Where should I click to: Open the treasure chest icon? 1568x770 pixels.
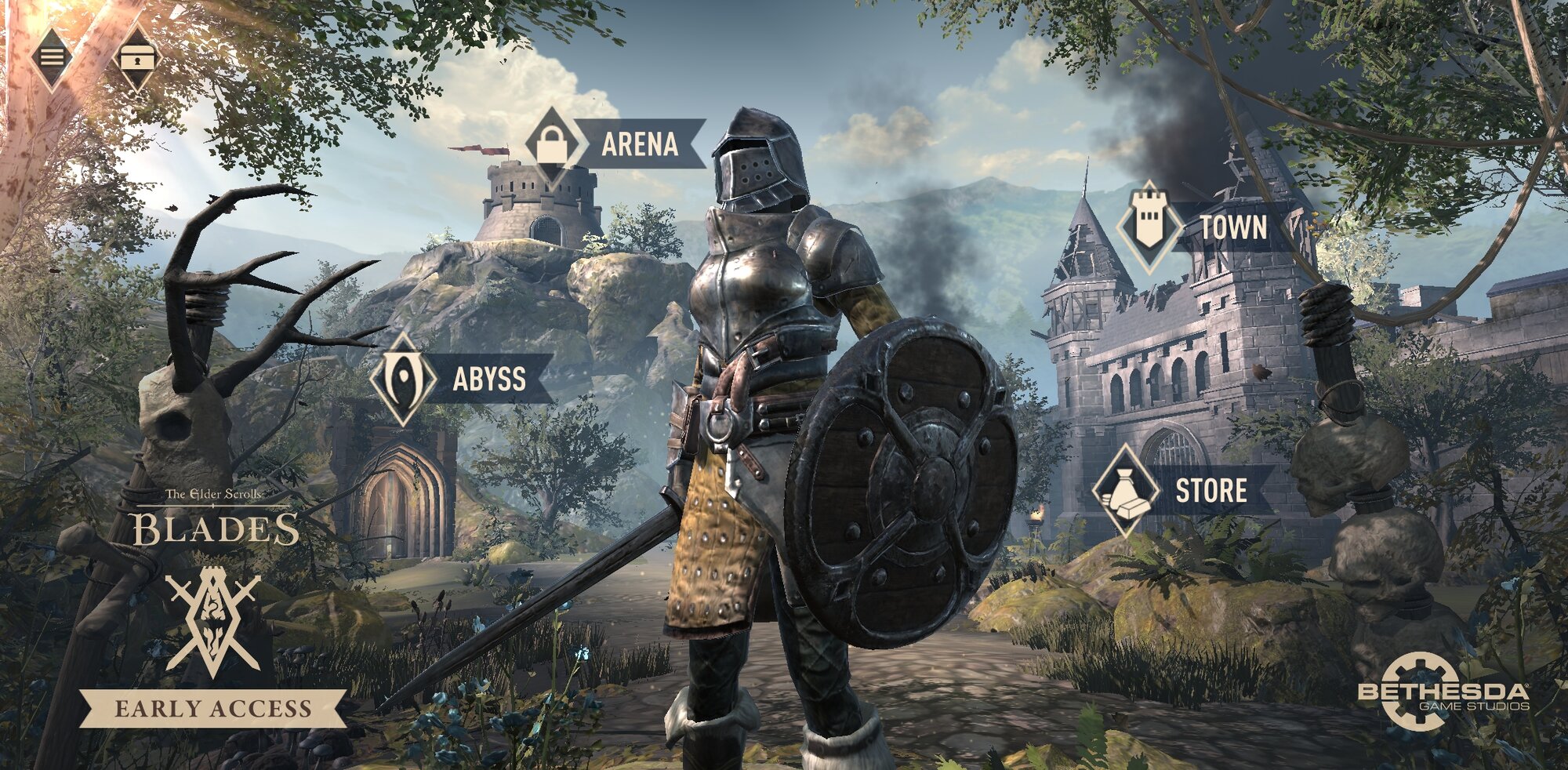click(137, 58)
